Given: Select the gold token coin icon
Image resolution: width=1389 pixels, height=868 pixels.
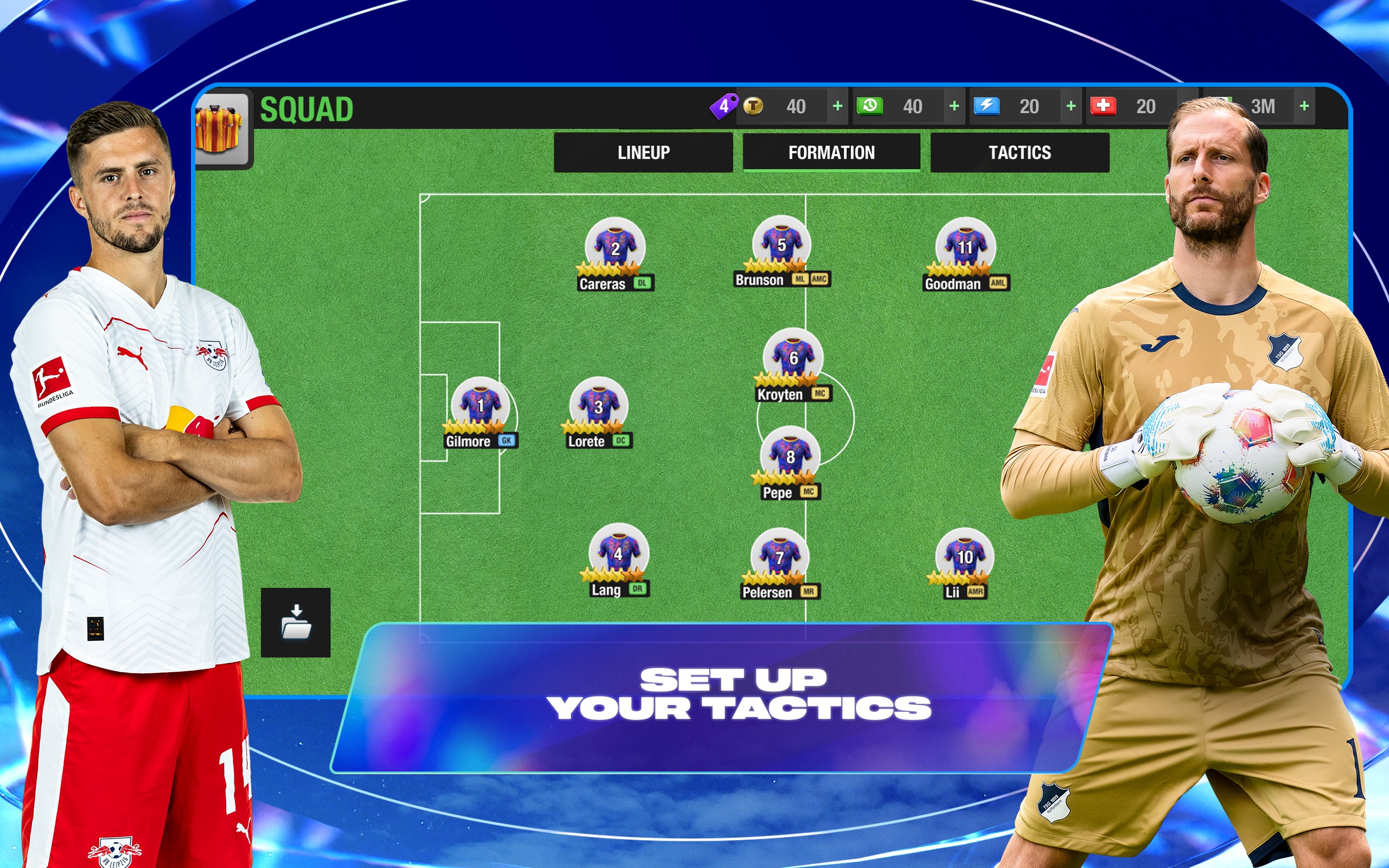Looking at the screenshot, I should [753, 106].
